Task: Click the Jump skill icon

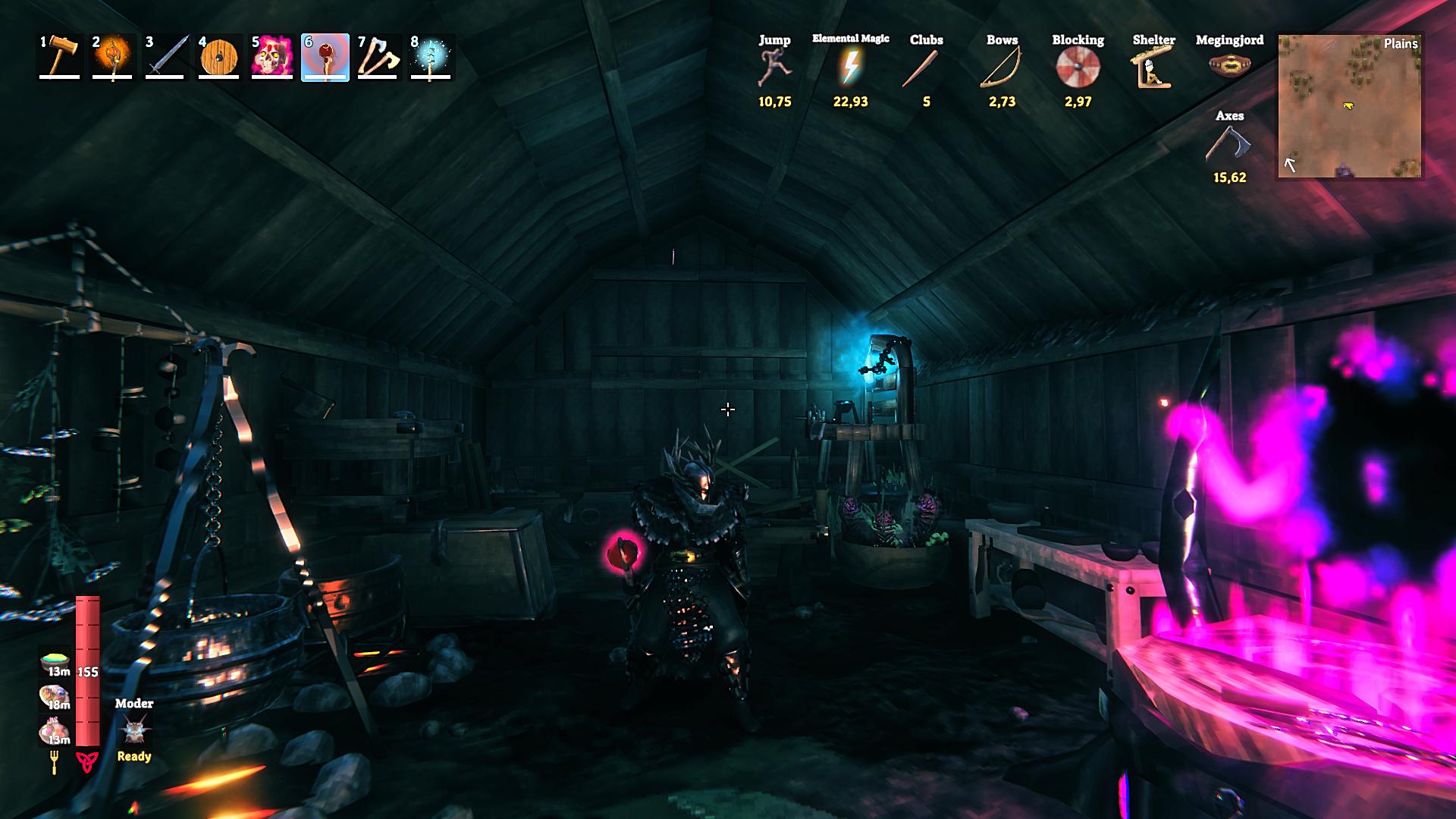Action: click(774, 67)
